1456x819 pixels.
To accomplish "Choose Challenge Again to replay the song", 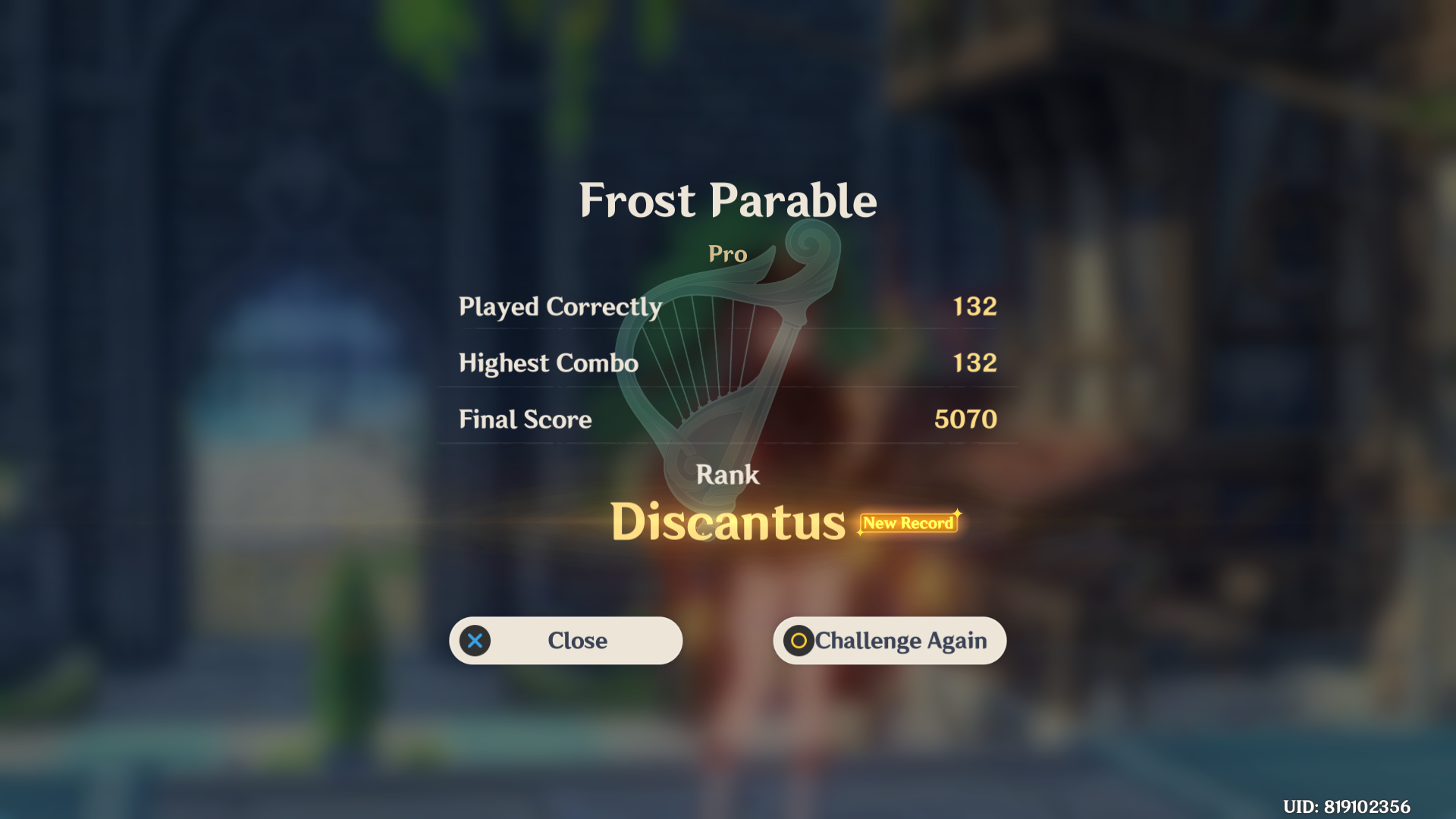I will click(890, 641).
